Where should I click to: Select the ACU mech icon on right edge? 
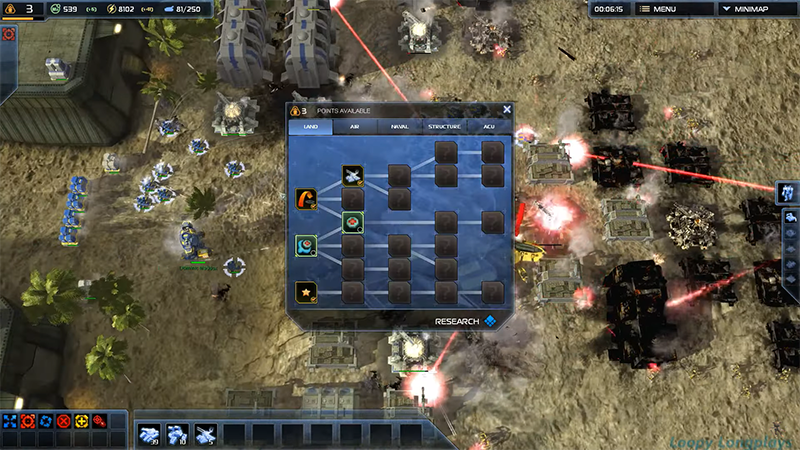(x=788, y=191)
